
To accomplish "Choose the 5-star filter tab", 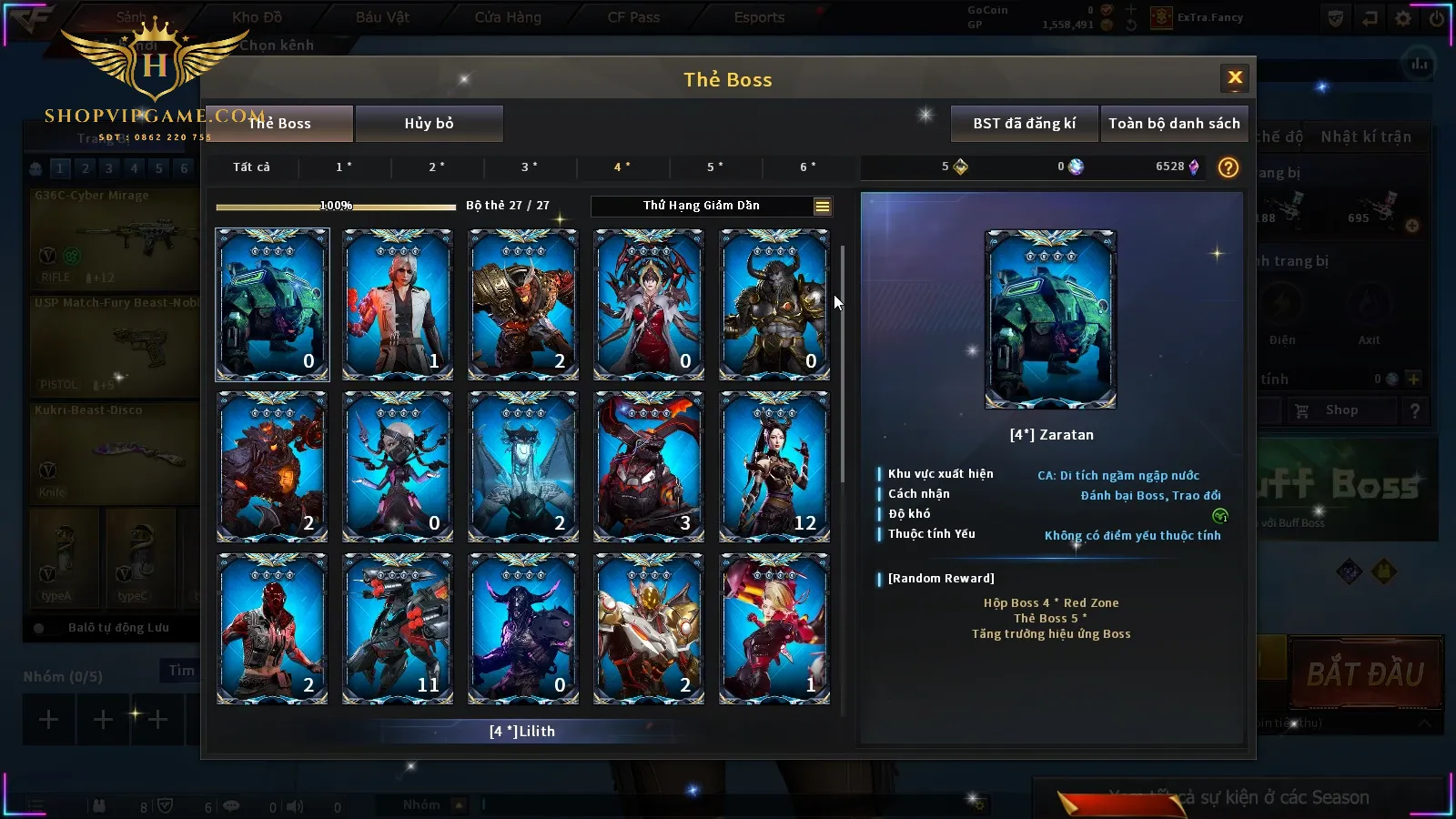I will [715, 167].
